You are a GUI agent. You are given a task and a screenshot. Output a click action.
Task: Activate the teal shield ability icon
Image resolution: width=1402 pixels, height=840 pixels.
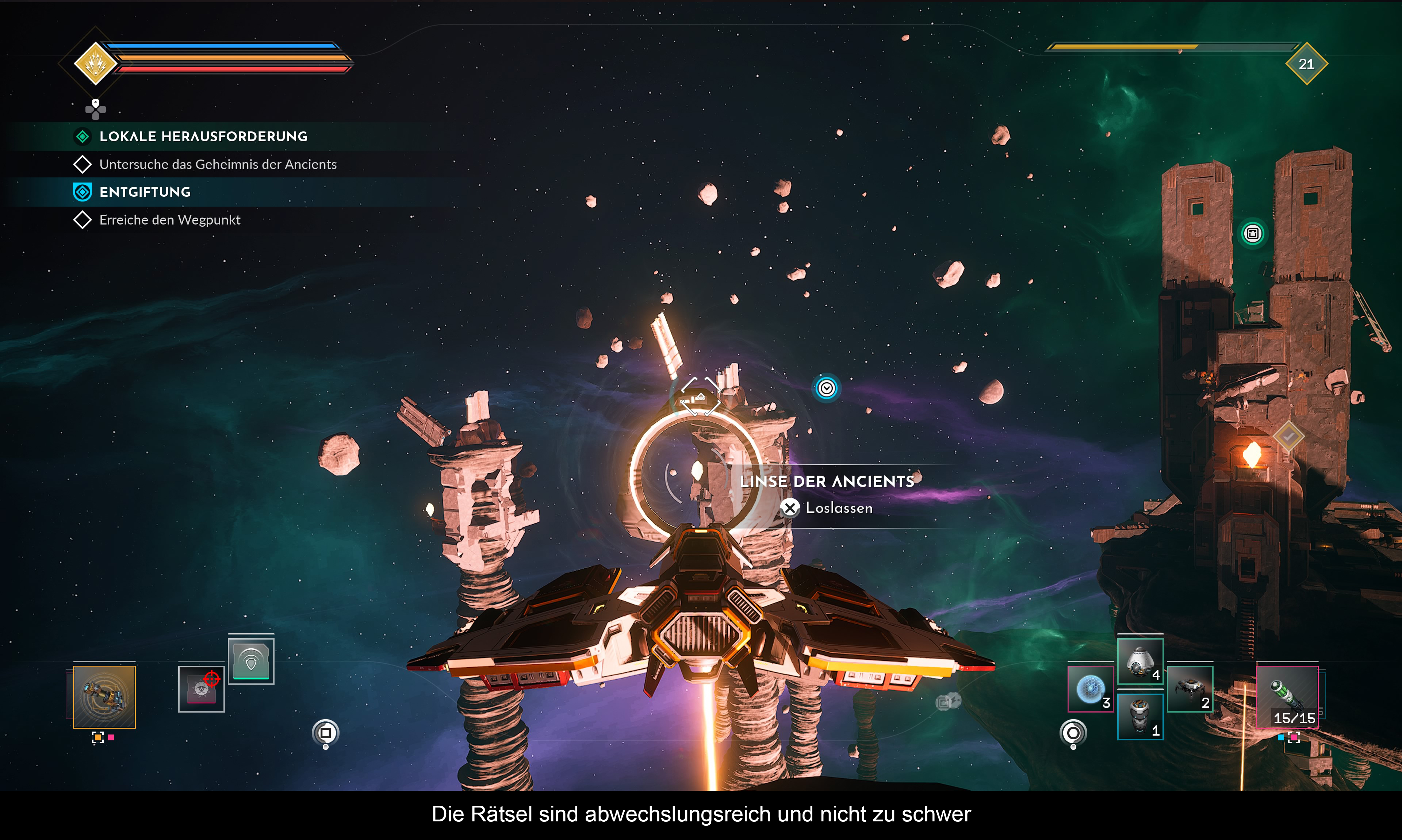[251, 660]
